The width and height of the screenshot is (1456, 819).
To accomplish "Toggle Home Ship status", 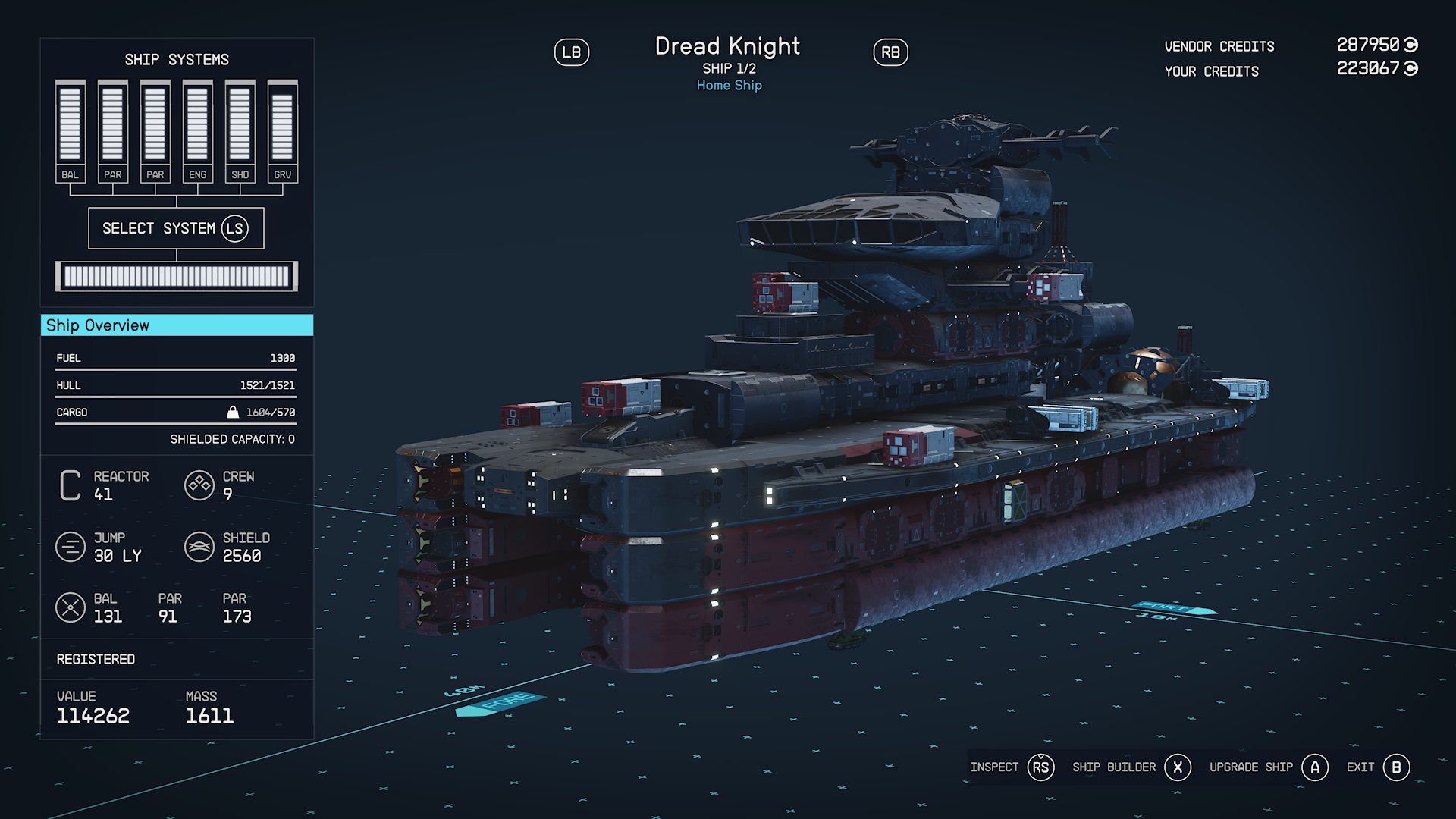I will (x=728, y=85).
